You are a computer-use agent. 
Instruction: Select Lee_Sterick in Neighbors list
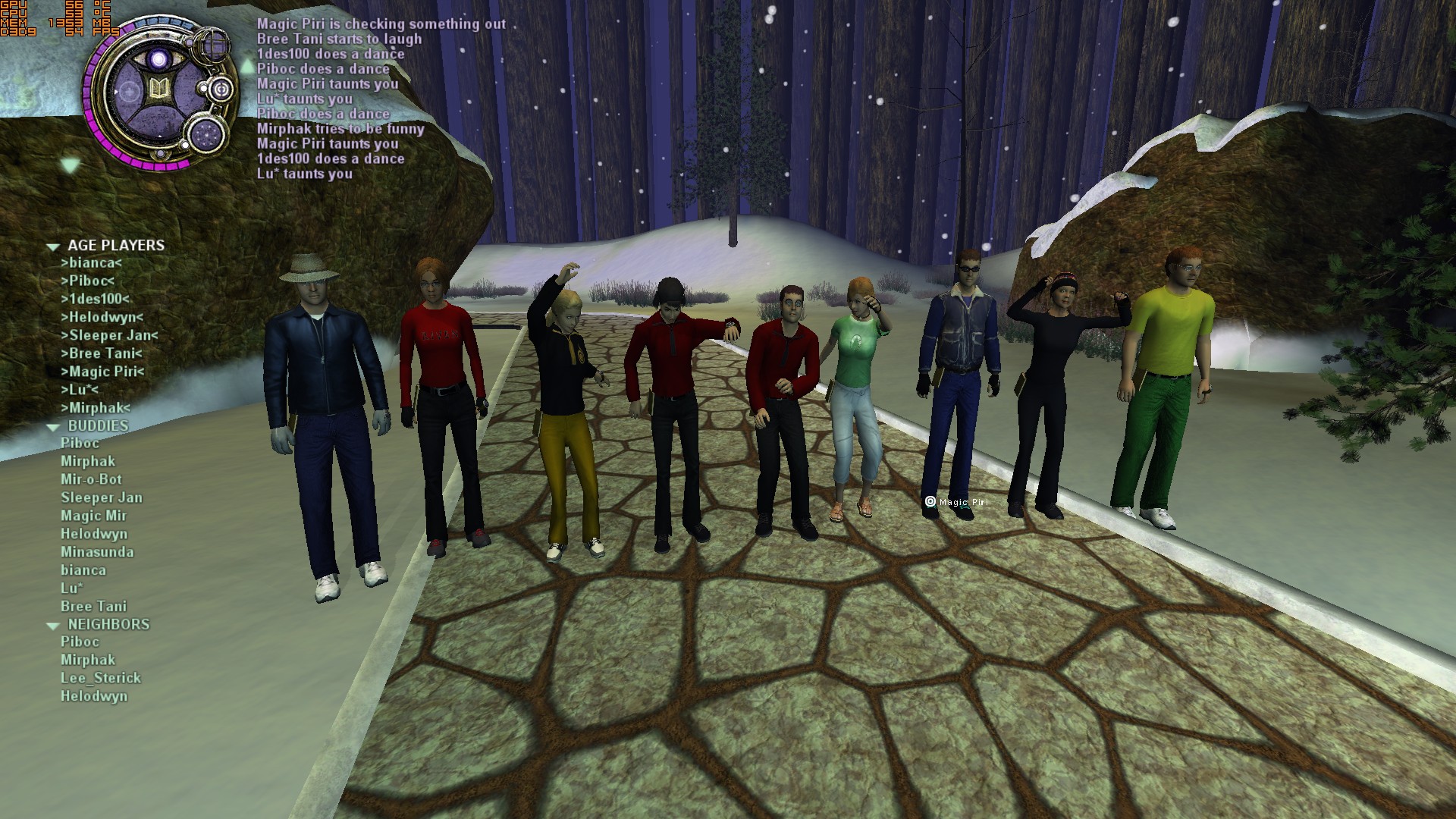coord(101,678)
